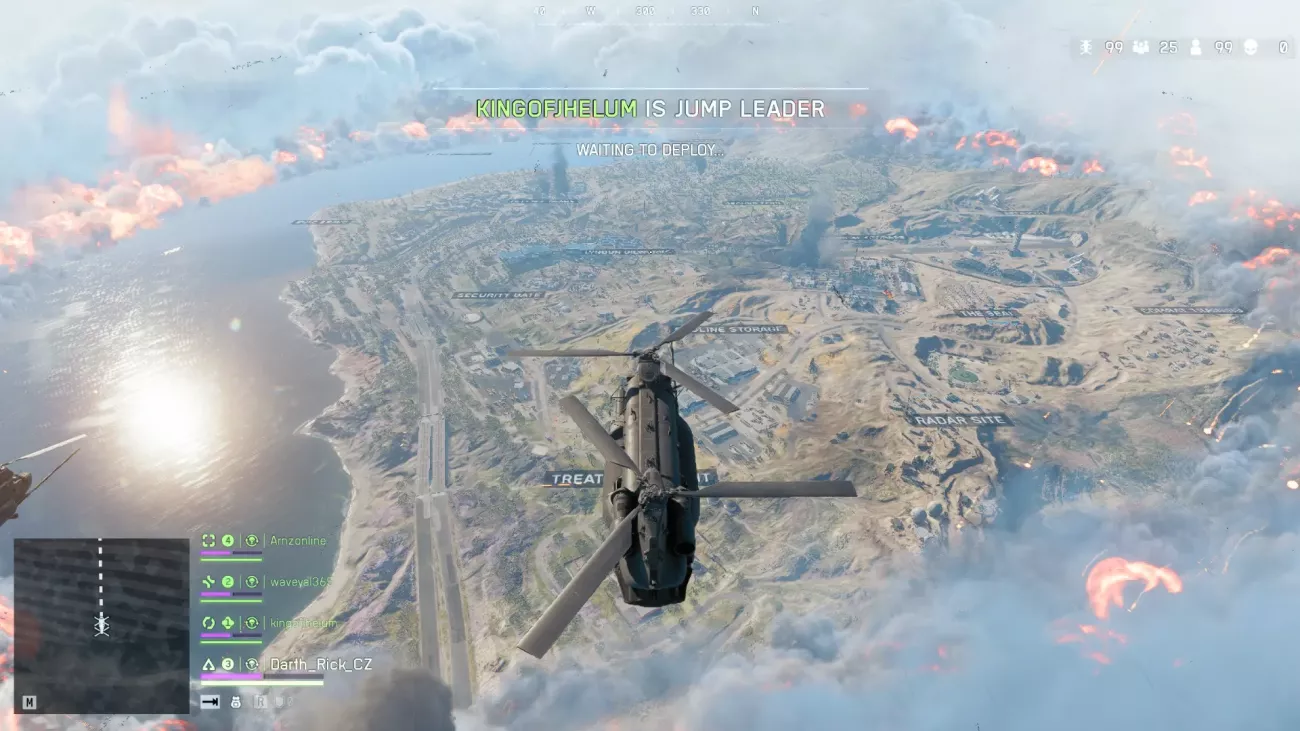Select squad member Arnzonline in the squad list
The width and height of the screenshot is (1300, 731).
[297, 541]
